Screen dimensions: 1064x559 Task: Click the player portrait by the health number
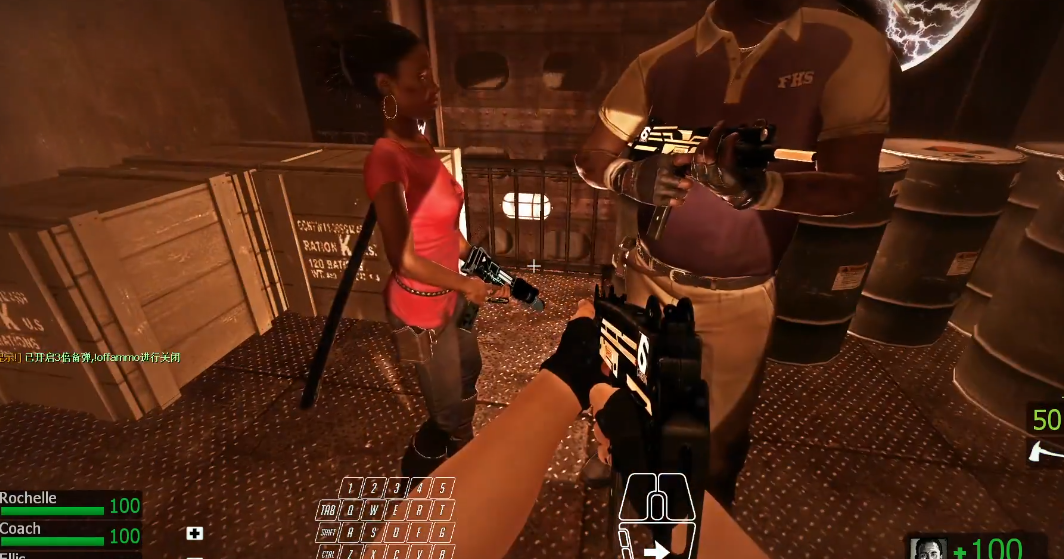click(x=928, y=549)
